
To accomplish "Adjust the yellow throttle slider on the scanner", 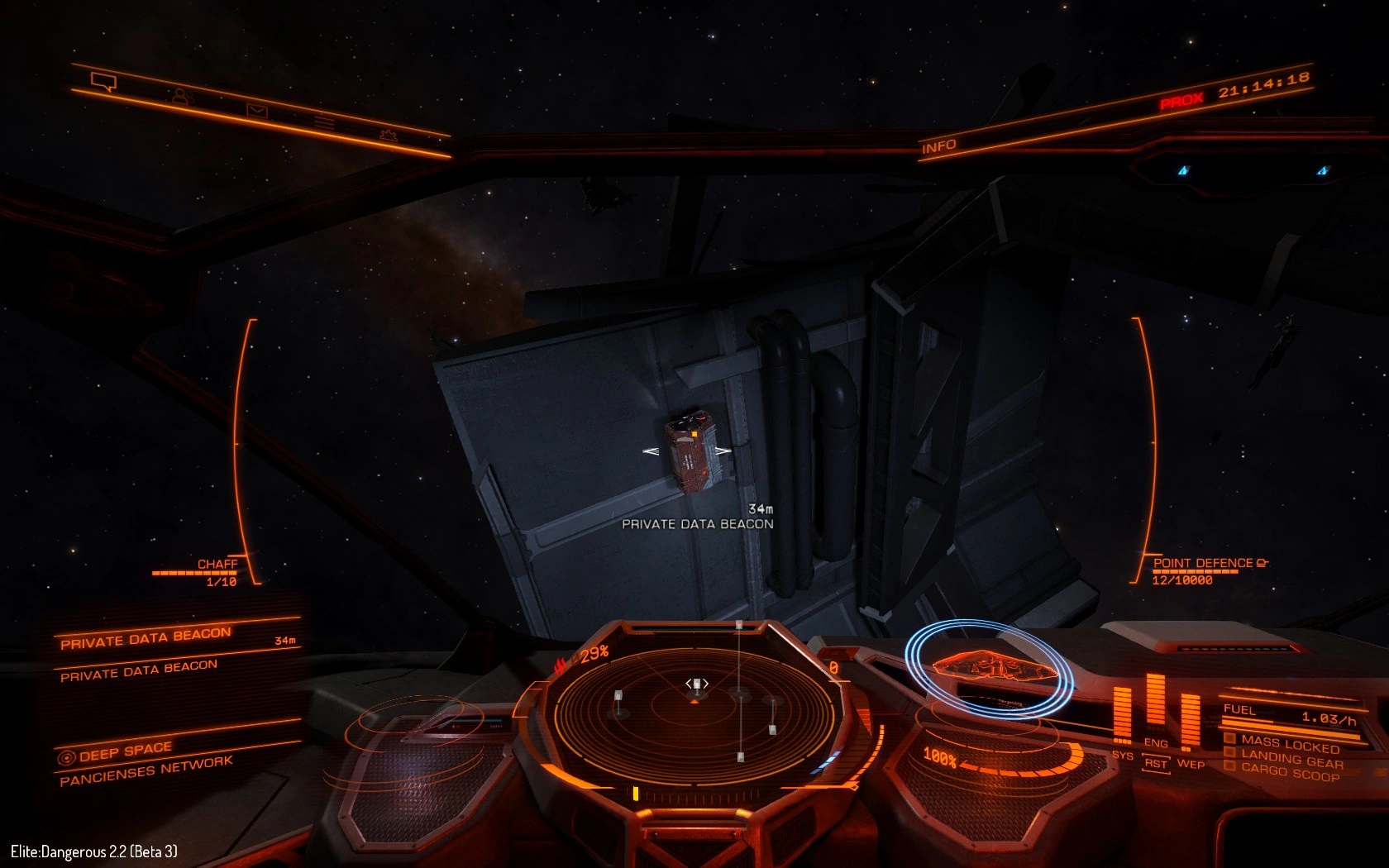I will 635,792.
